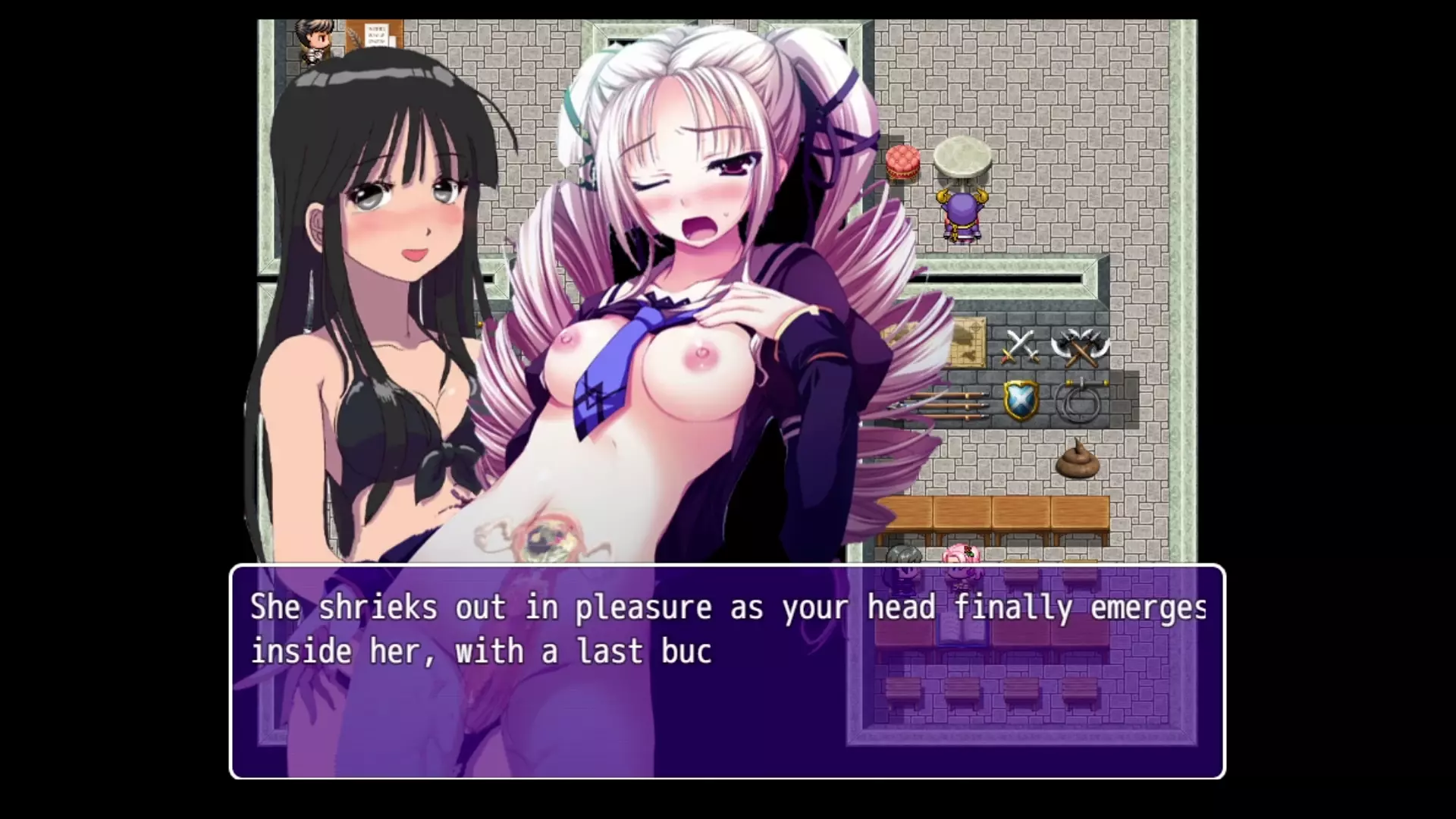Advance the purple dialogue message box
1456x819 pixels.
pyautogui.click(x=726, y=671)
